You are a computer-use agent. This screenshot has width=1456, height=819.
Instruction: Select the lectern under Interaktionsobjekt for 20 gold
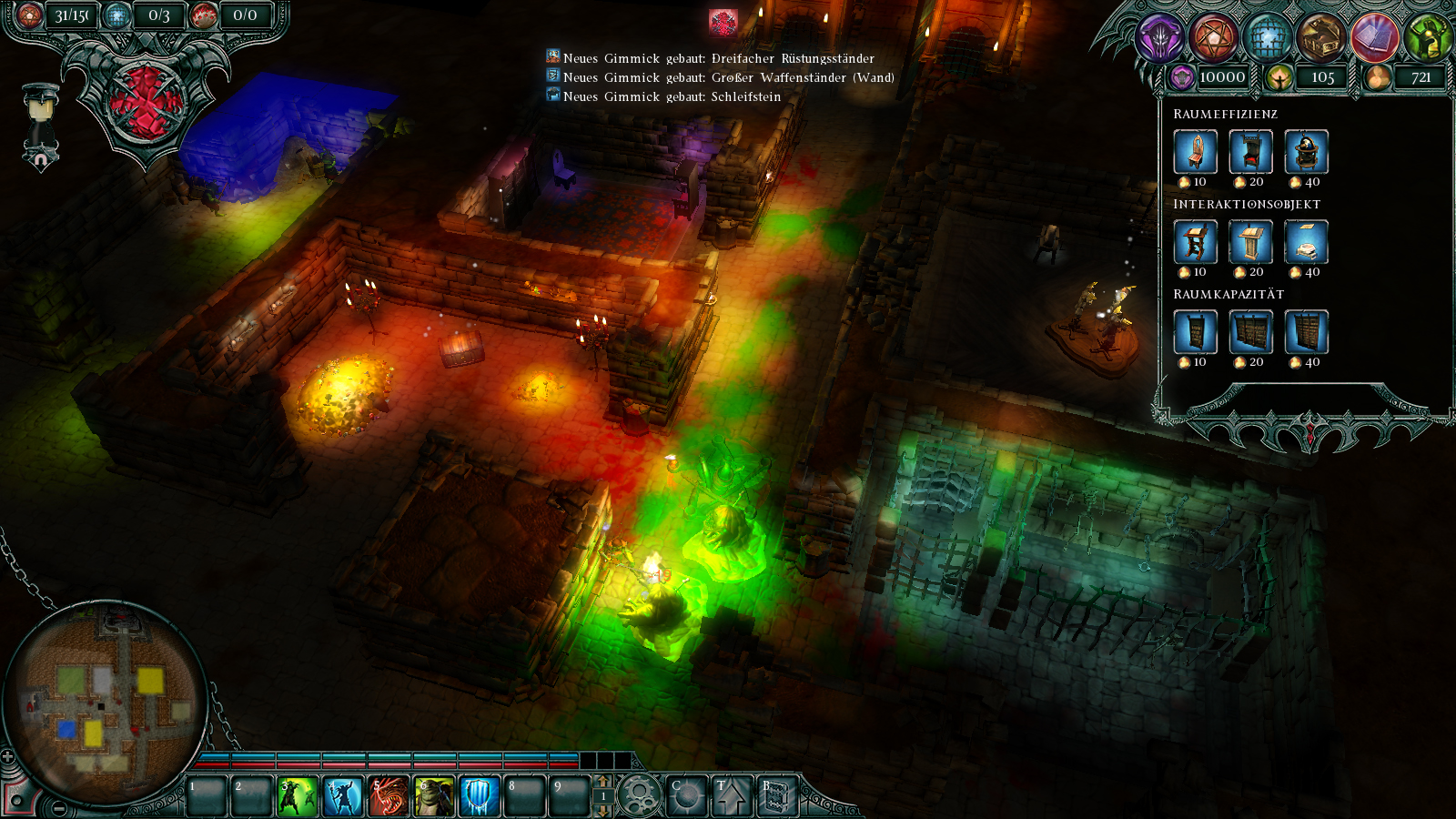(x=1251, y=243)
